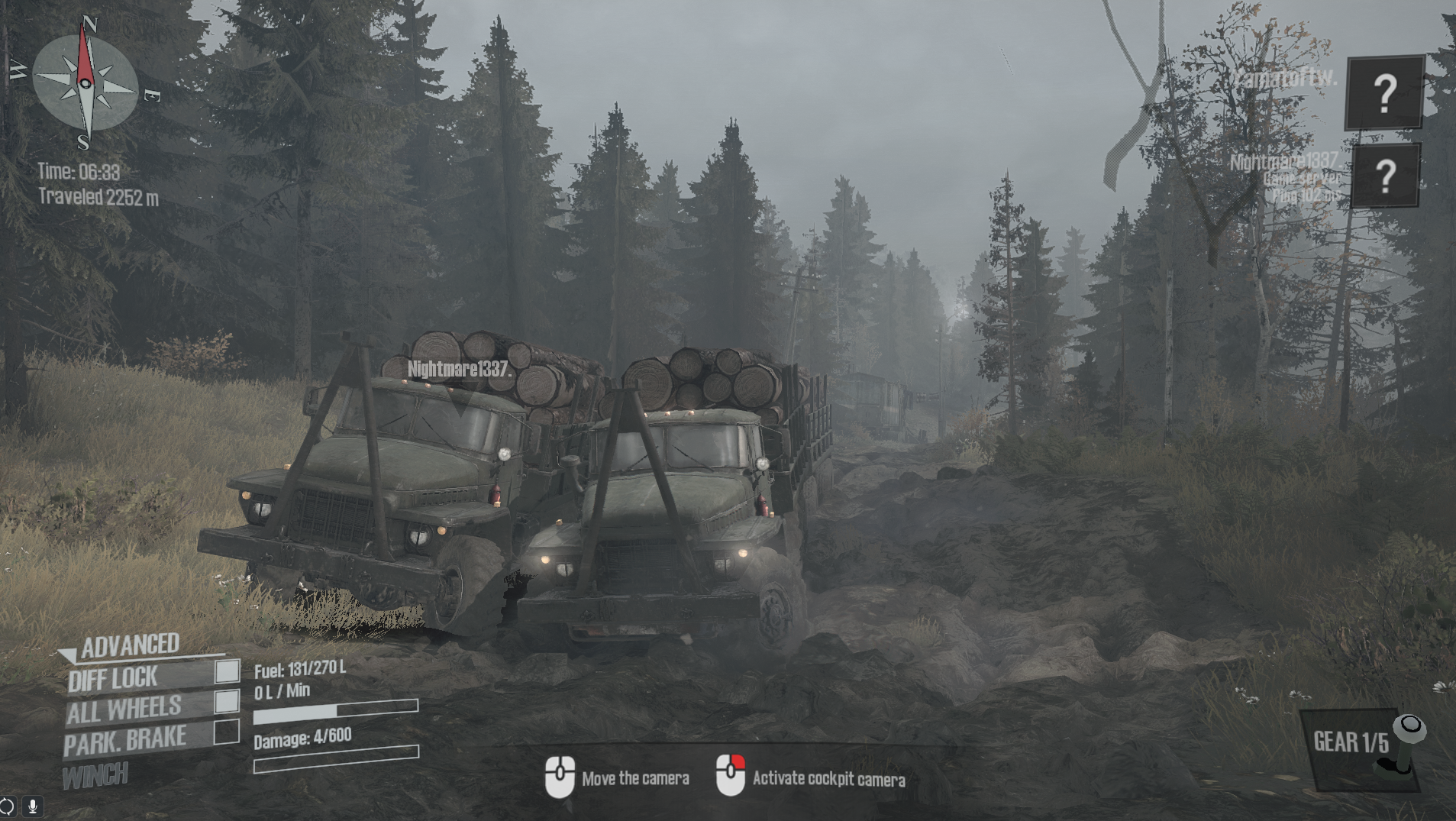Select Nightmare1337's player avatar box
Viewport: 1456px width, 821px height.
click(1385, 176)
